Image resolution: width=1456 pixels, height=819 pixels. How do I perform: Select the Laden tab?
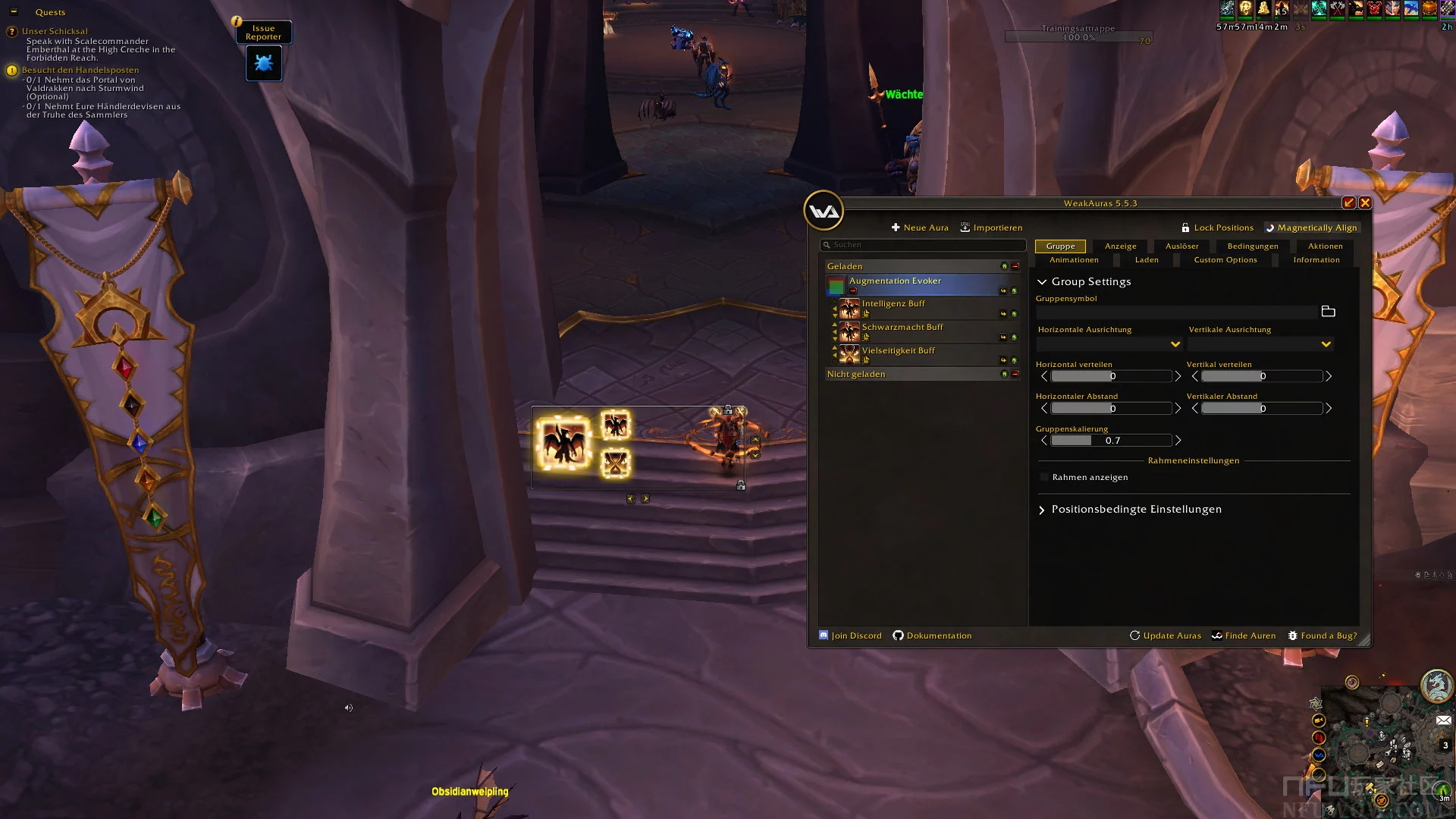click(1147, 260)
